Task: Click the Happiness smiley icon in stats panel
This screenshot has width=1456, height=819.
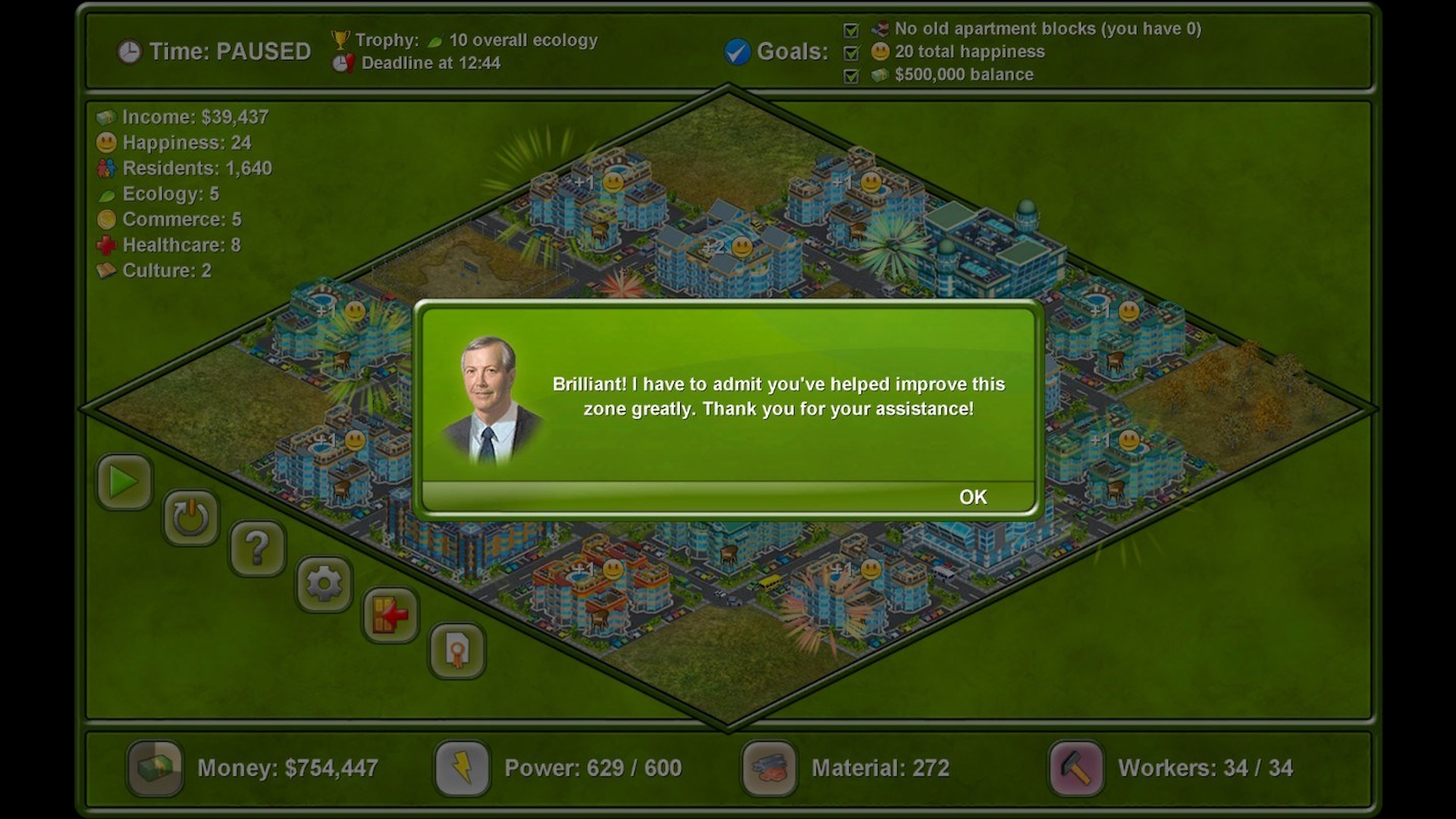Action: pyautogui.click(x=106, y=143)
